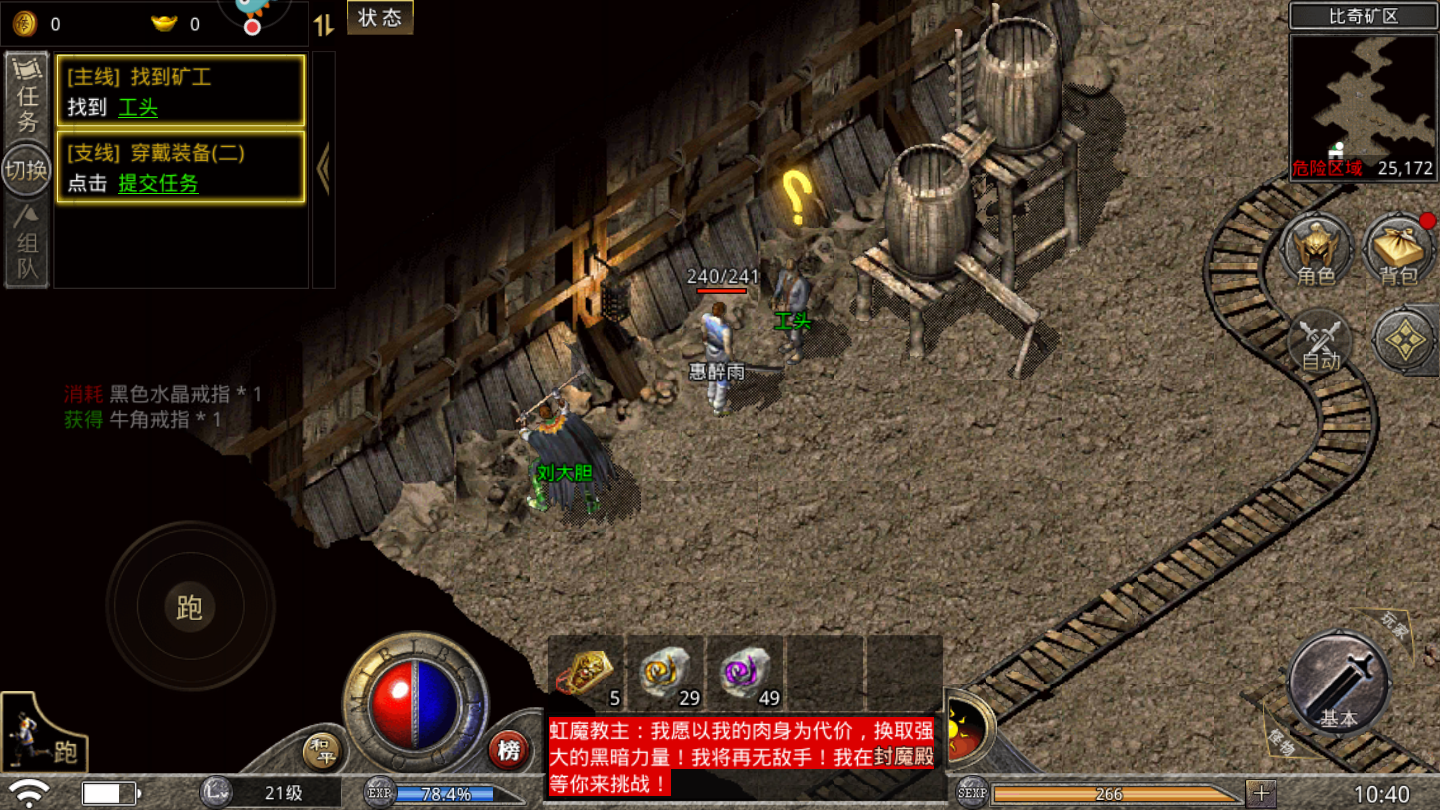Collapse the quest panel with the arrow

pyautogui.click(x=323, y=169)
